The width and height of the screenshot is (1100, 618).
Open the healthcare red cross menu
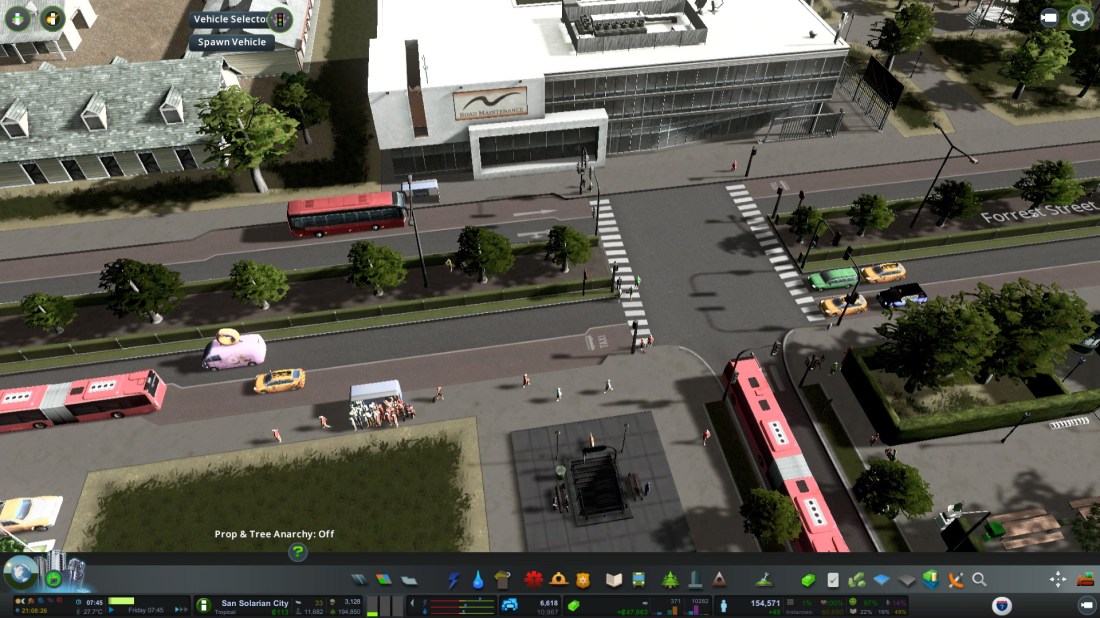[x=533, y=580]
